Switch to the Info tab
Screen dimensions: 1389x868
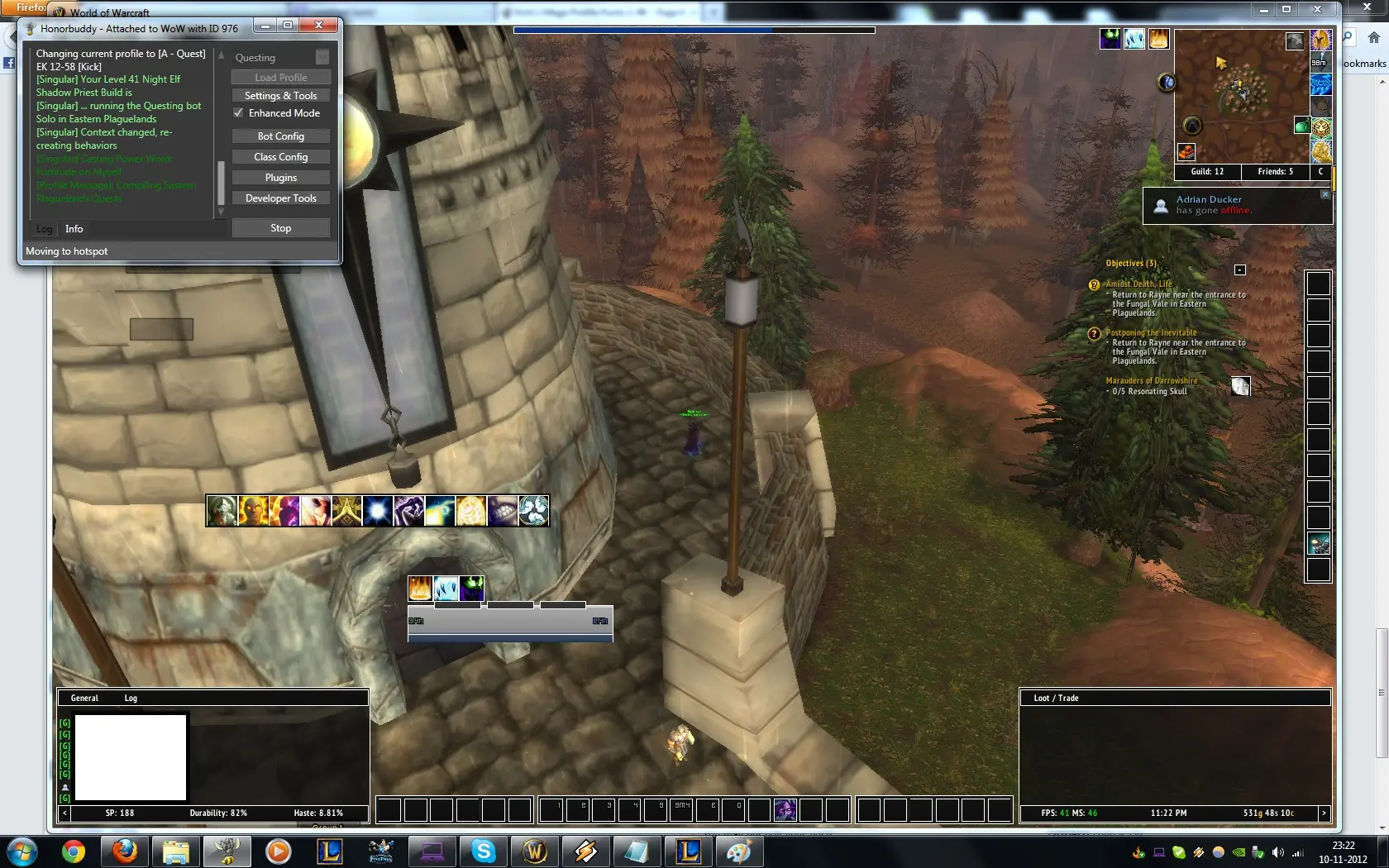[74, 229]
